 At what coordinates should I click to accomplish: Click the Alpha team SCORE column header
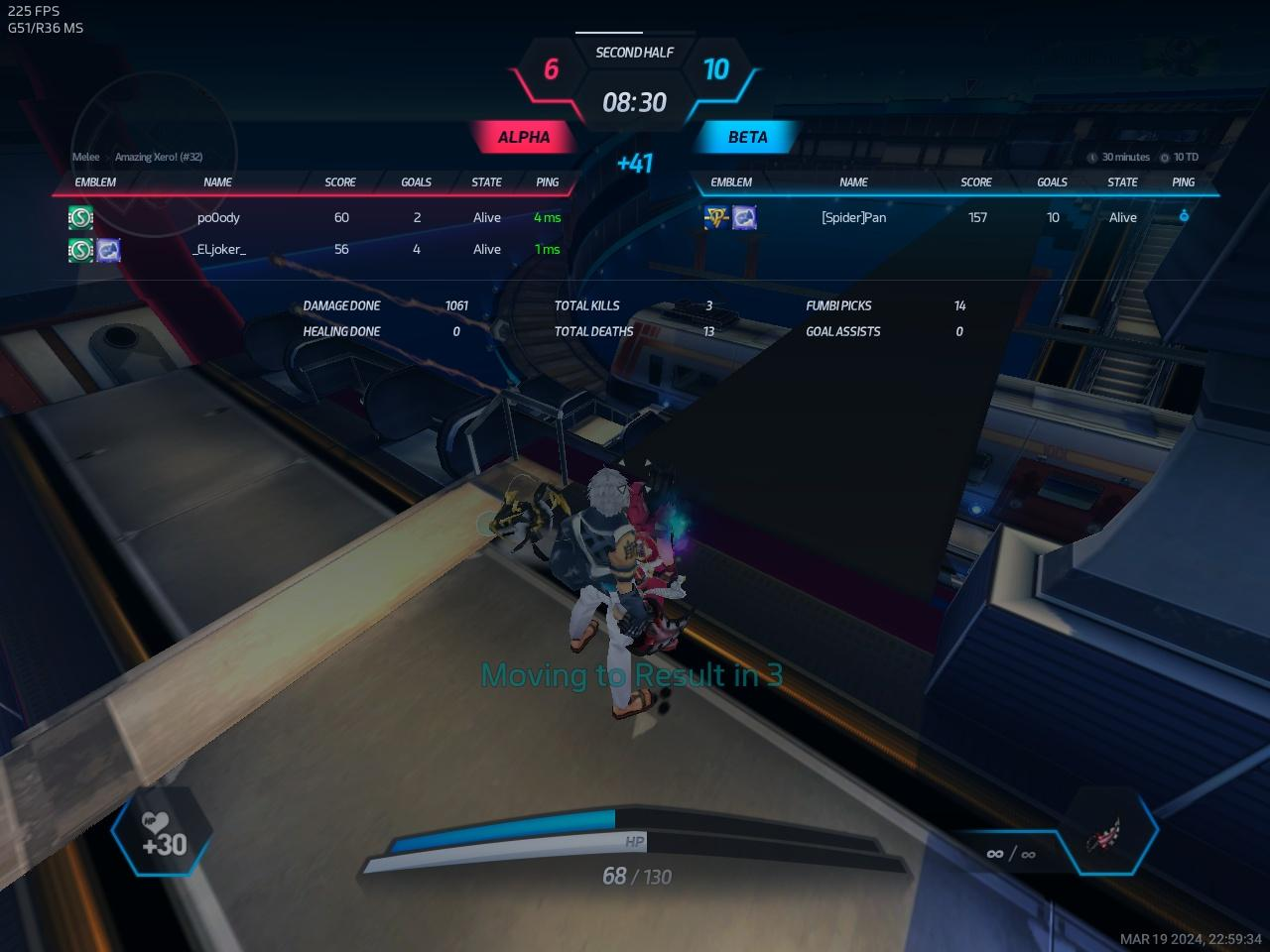340,182
